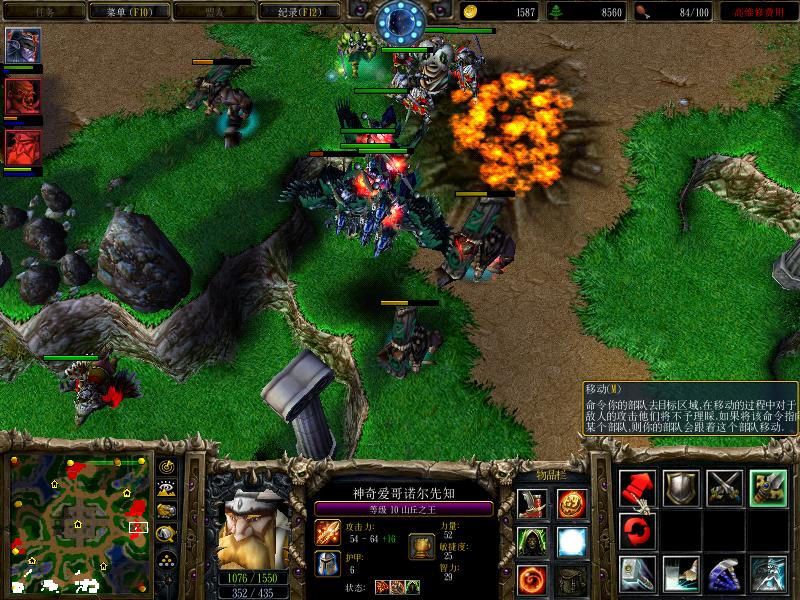Screen dimensions: 800x600
Task: Toggle minimap ally color mode button
Action: pyautogui.click(x=167, y=511)
